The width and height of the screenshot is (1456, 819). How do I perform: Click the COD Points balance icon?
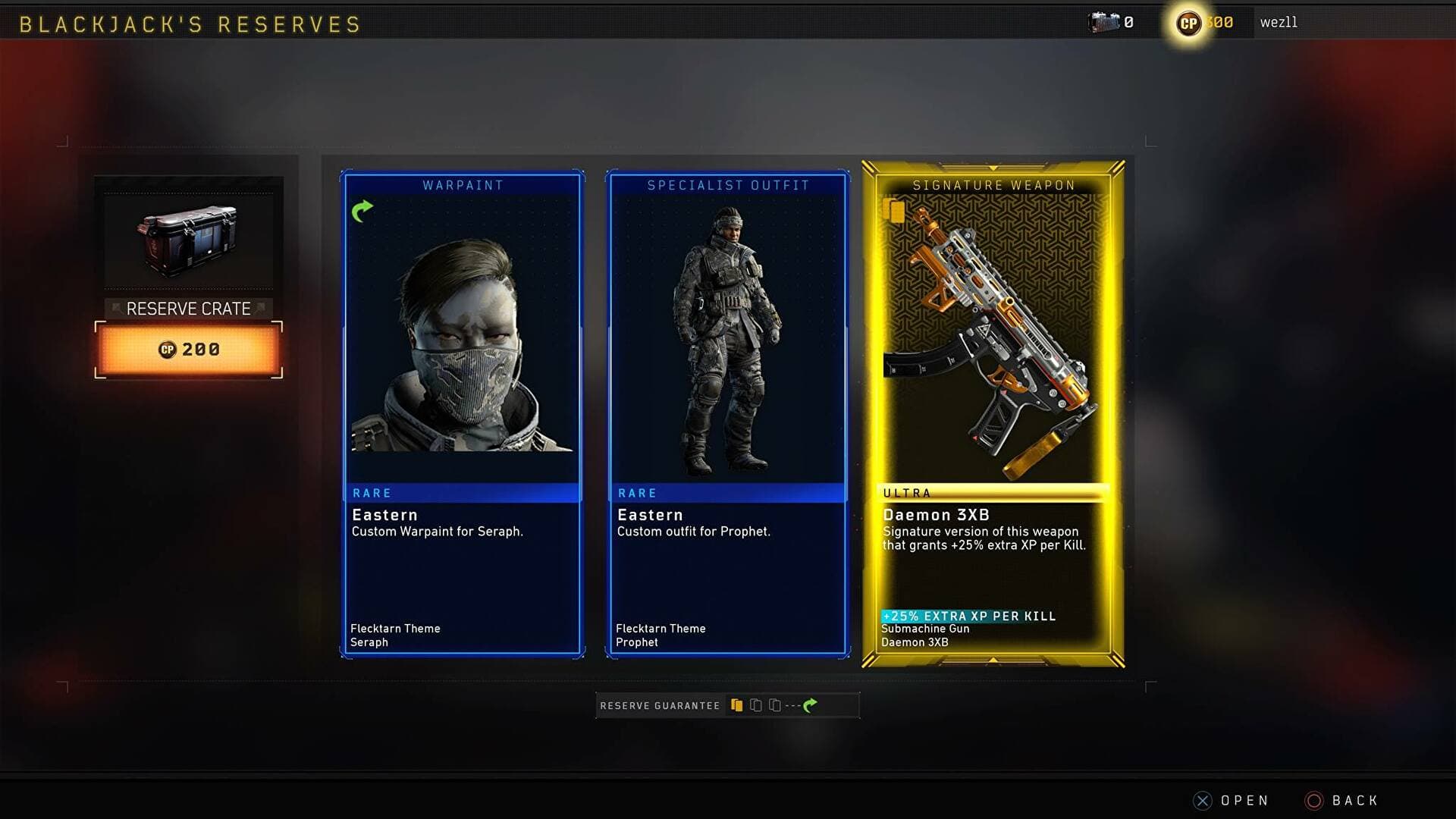click(1188, 24)
